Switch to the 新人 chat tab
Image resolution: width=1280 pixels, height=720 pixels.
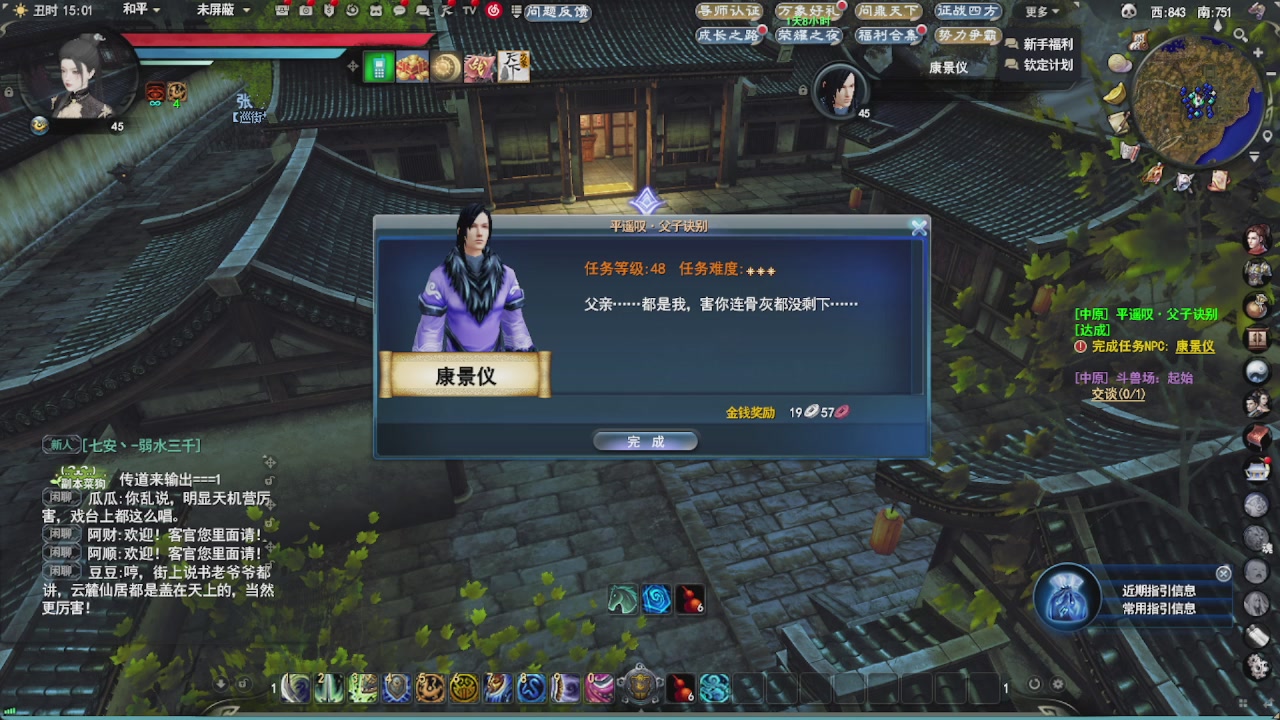[x=61, y=444]
